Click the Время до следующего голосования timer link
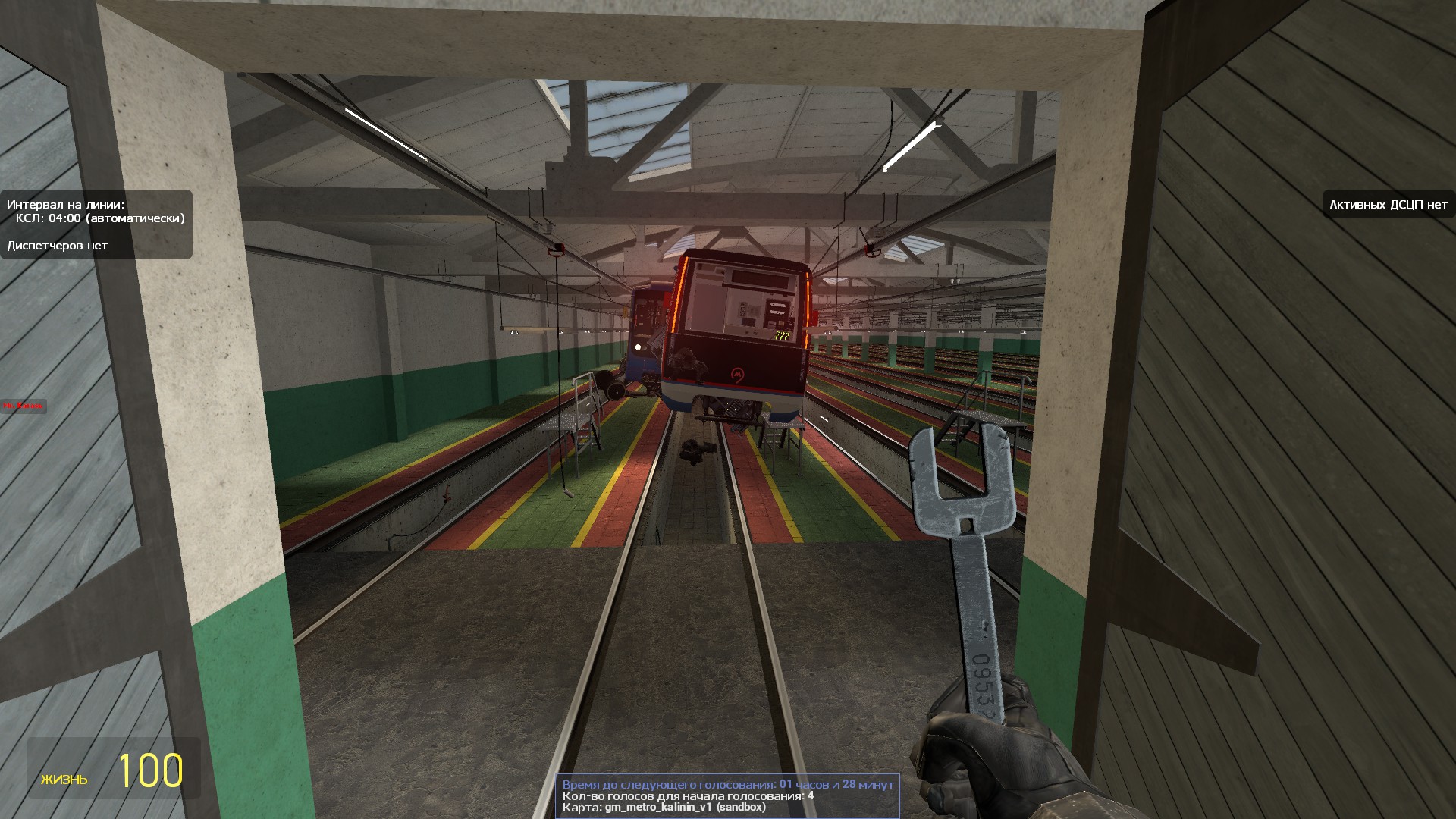1456x819 pixels. tap(725, 785)
